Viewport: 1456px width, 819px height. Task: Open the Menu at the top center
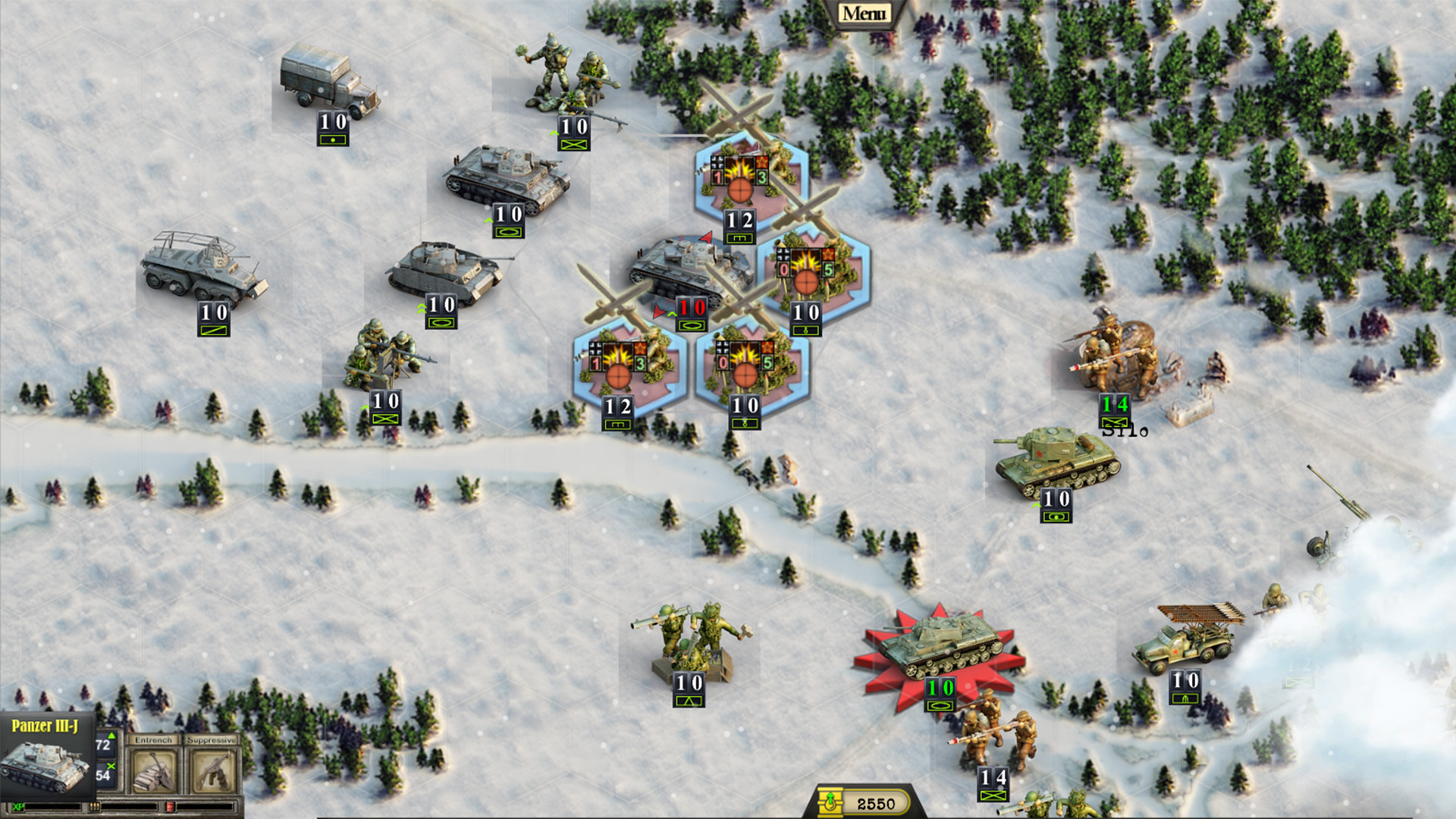coord(864,11)
